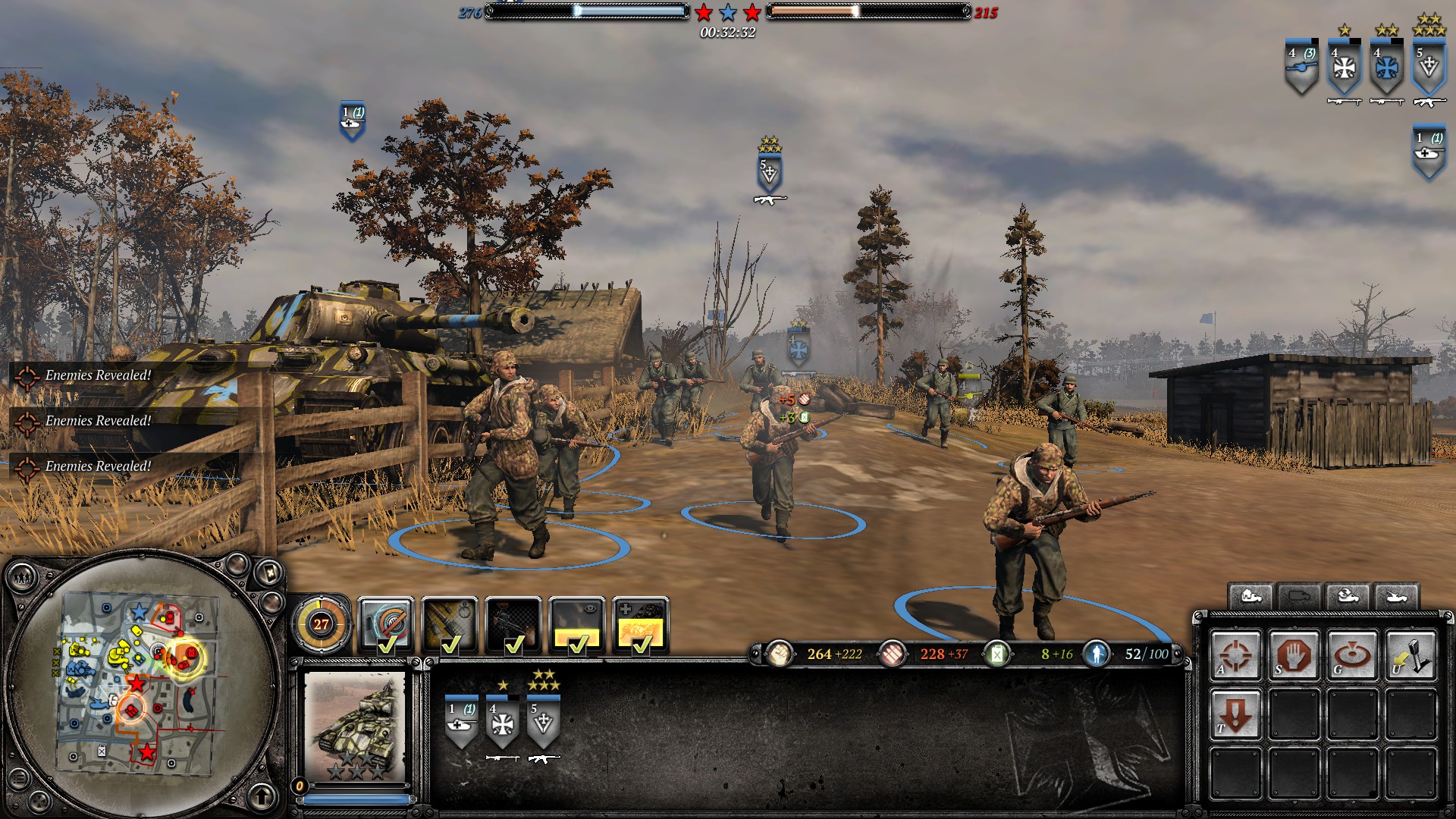Switch to the tank production tab

tap(1396, 597)
